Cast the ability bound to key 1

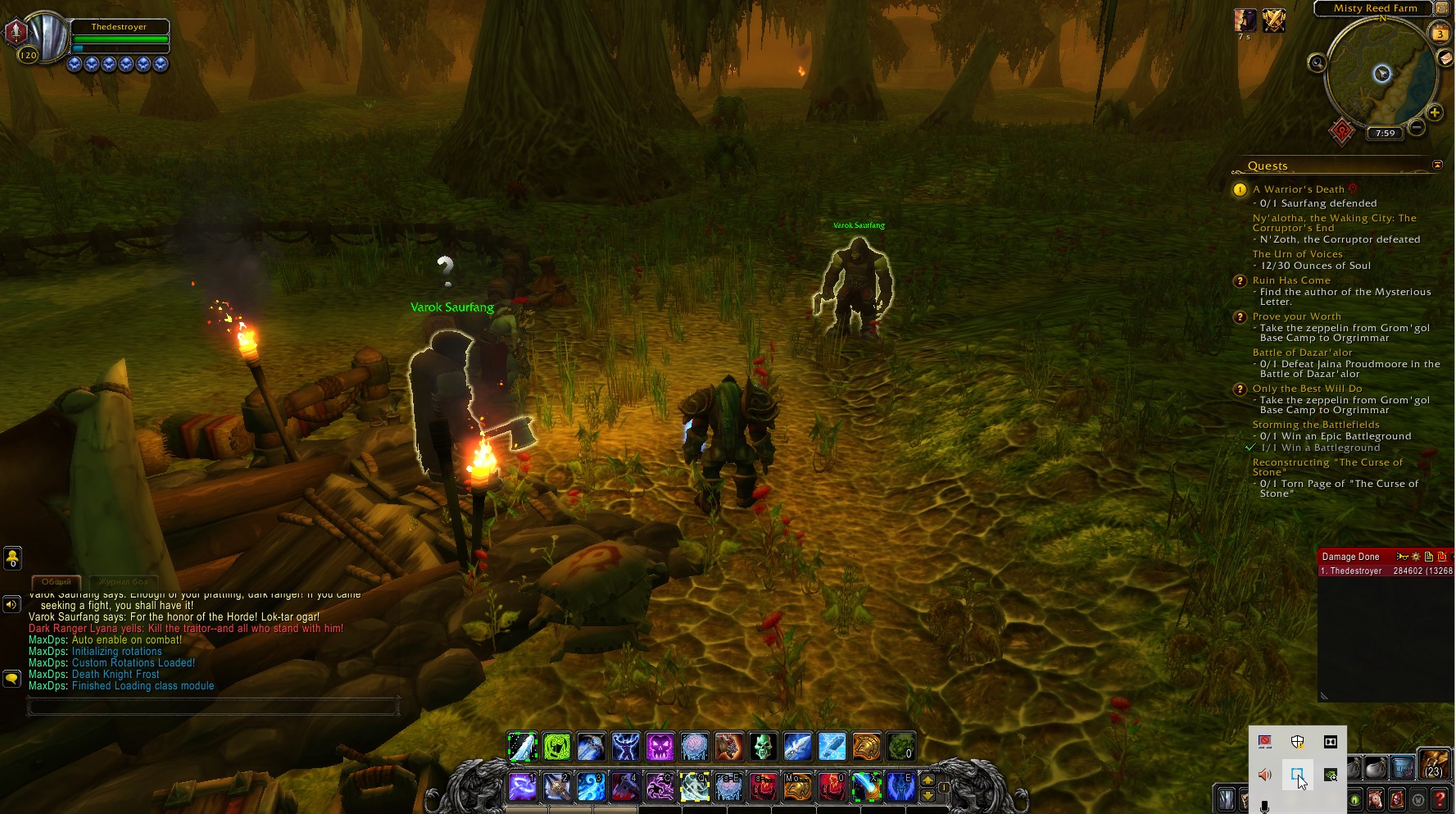pos(522,787)
